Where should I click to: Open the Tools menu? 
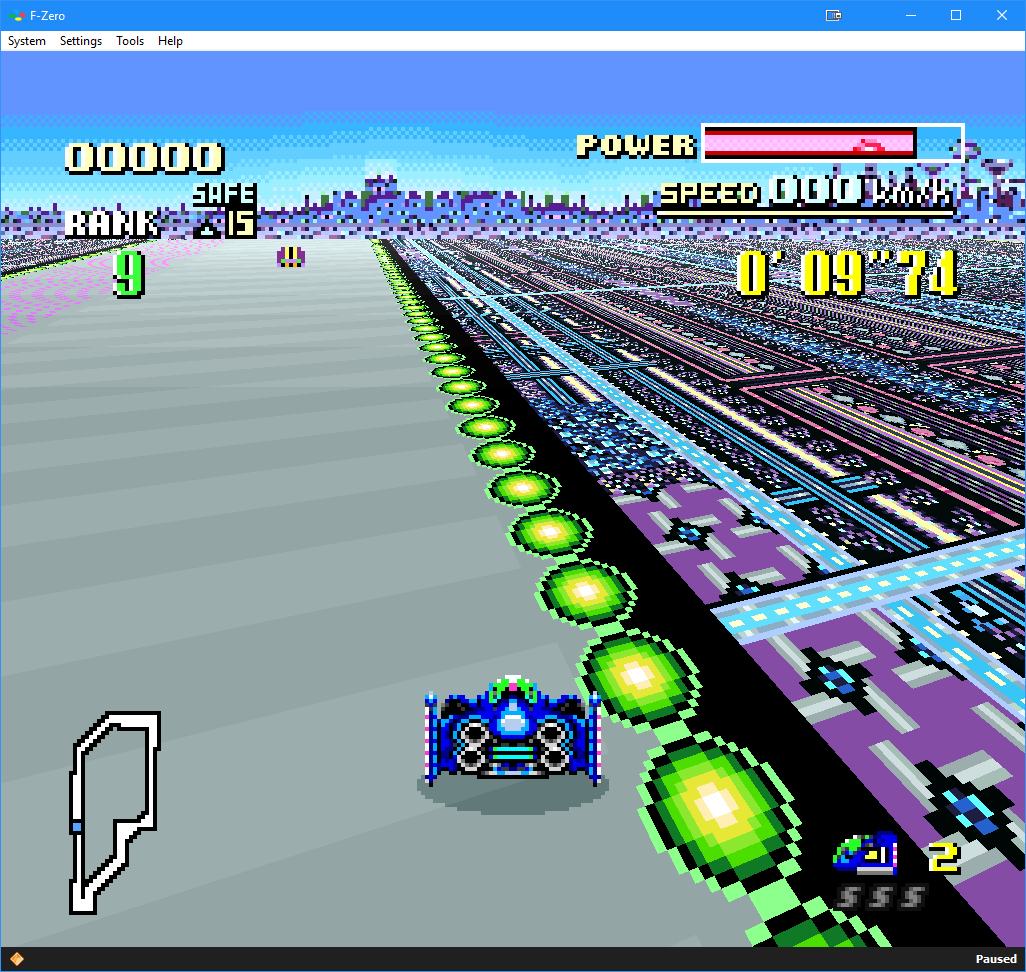130,41
